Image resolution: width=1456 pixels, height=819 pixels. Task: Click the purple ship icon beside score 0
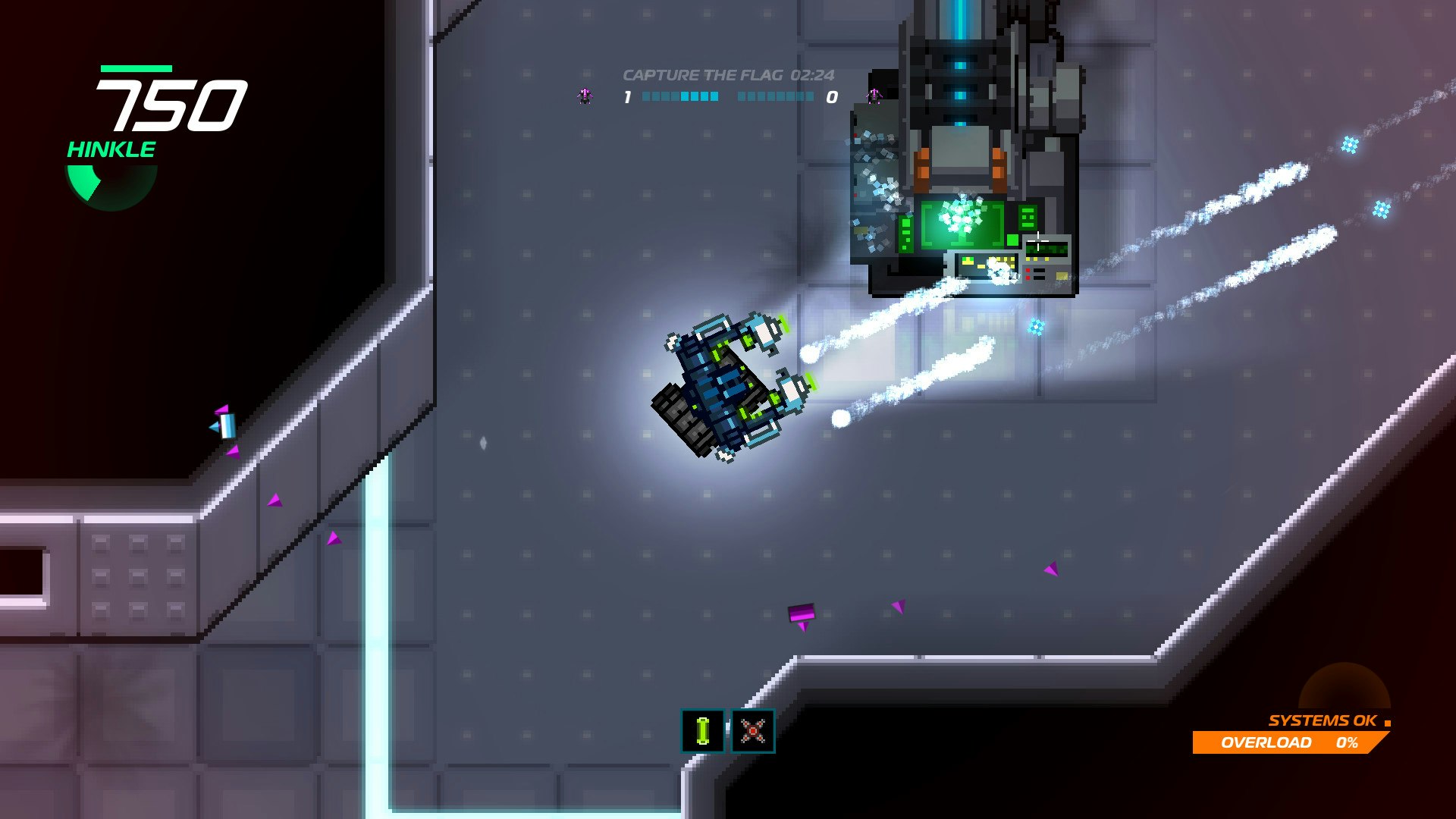click(x=874, y=96)
